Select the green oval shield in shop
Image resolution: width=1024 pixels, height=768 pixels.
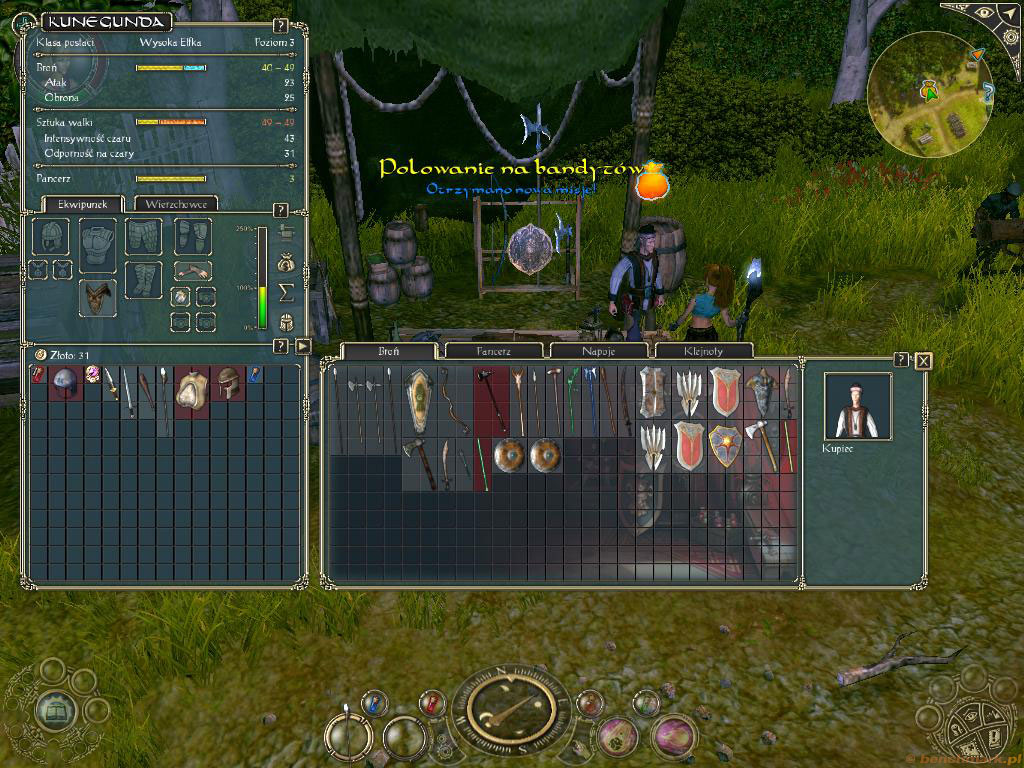pos(420,400)
